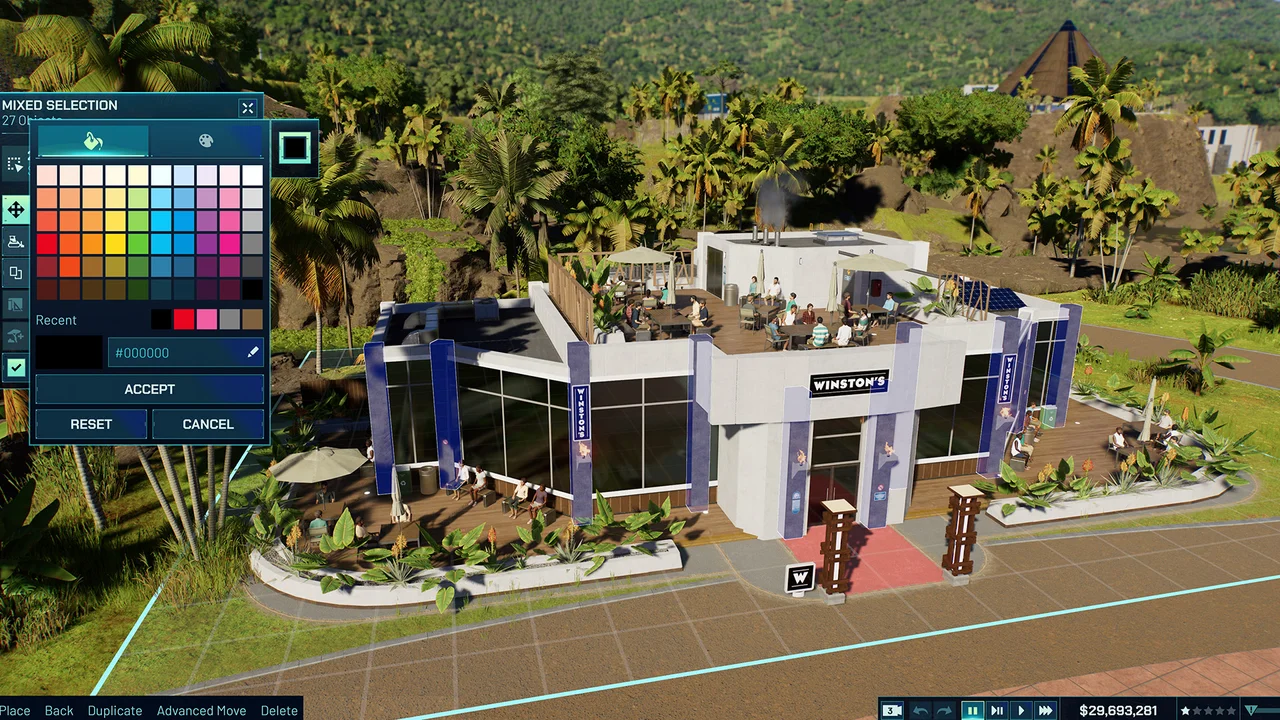1280x720 pixels.
Task: Switch to the paint bucket fill tab
Action: (92, 141)
